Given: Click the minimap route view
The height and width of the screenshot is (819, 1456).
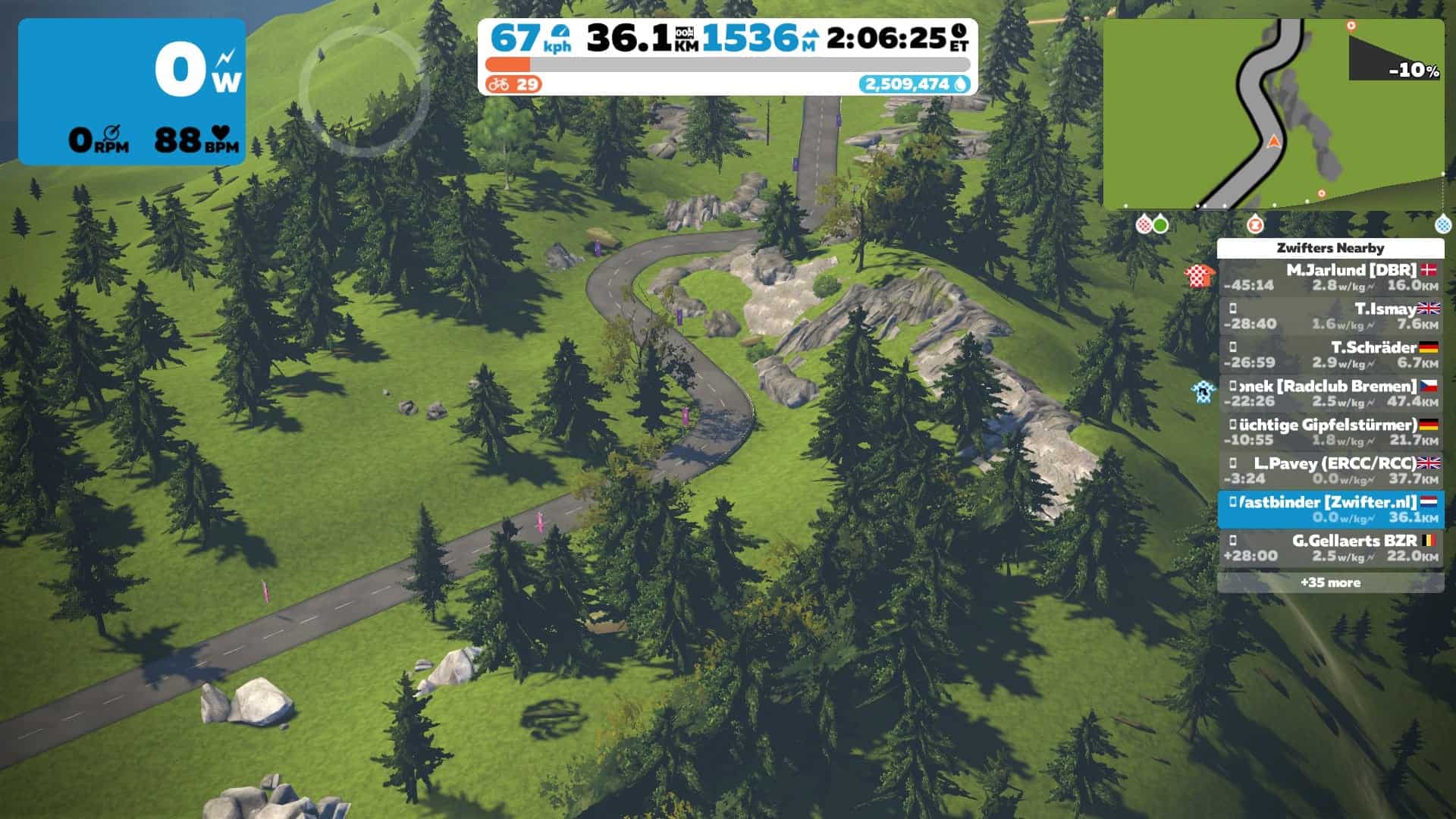Looking at the screenshot, I should [x=1272, y=114].
